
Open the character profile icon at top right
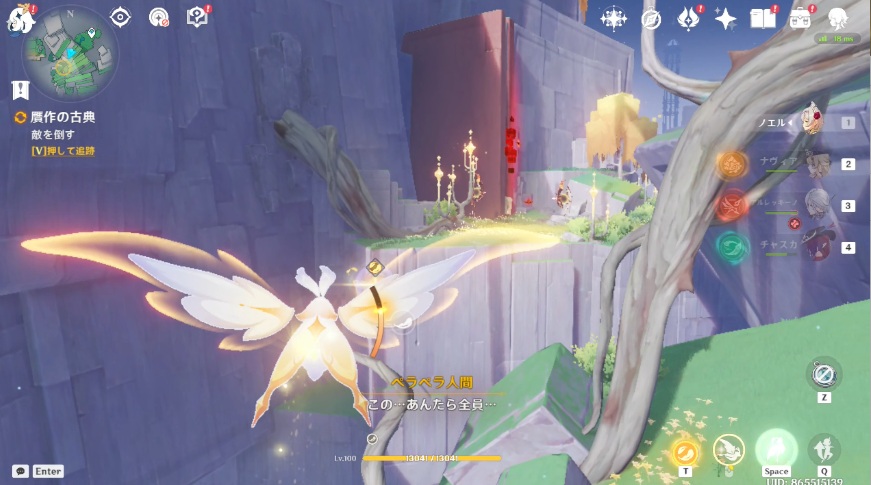[x=838, y=18]
